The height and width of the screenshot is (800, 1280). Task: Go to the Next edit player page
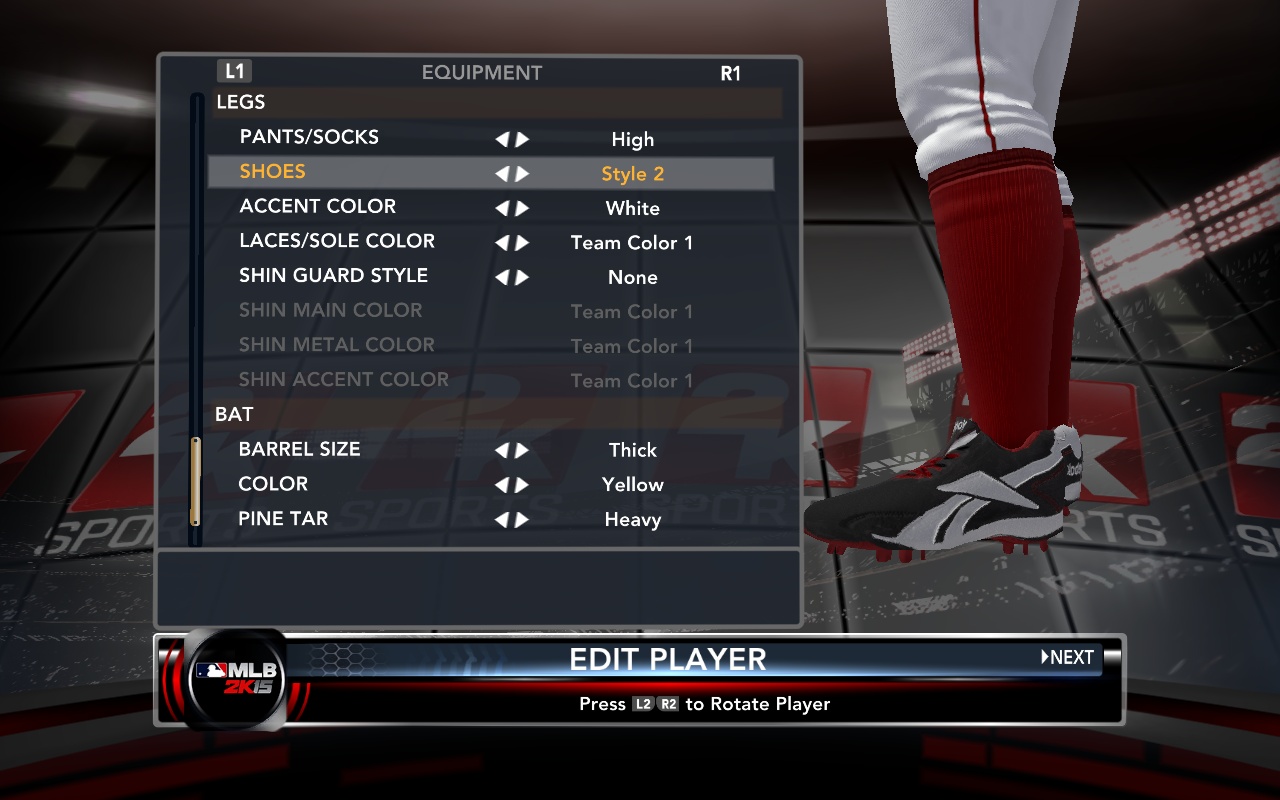pyautogui.click(x=1068, y=658)
